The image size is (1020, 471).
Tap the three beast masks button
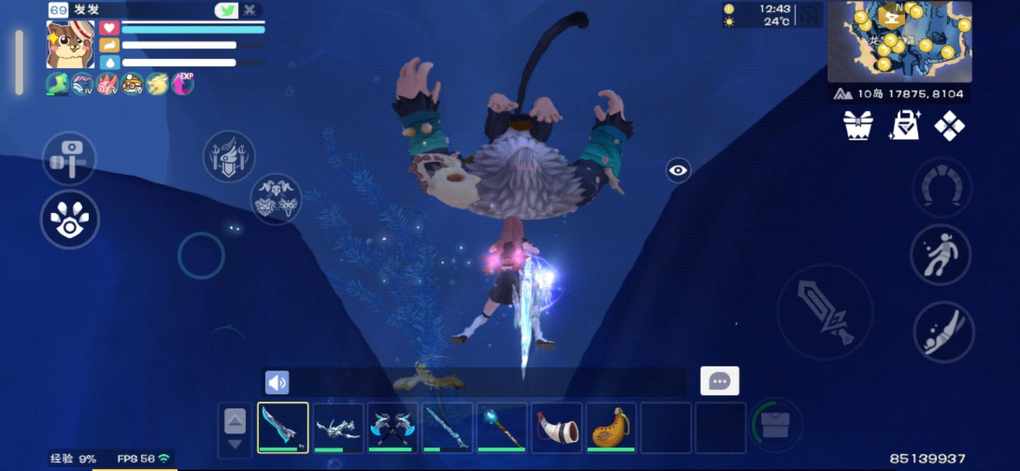click(x=275, y=198)
